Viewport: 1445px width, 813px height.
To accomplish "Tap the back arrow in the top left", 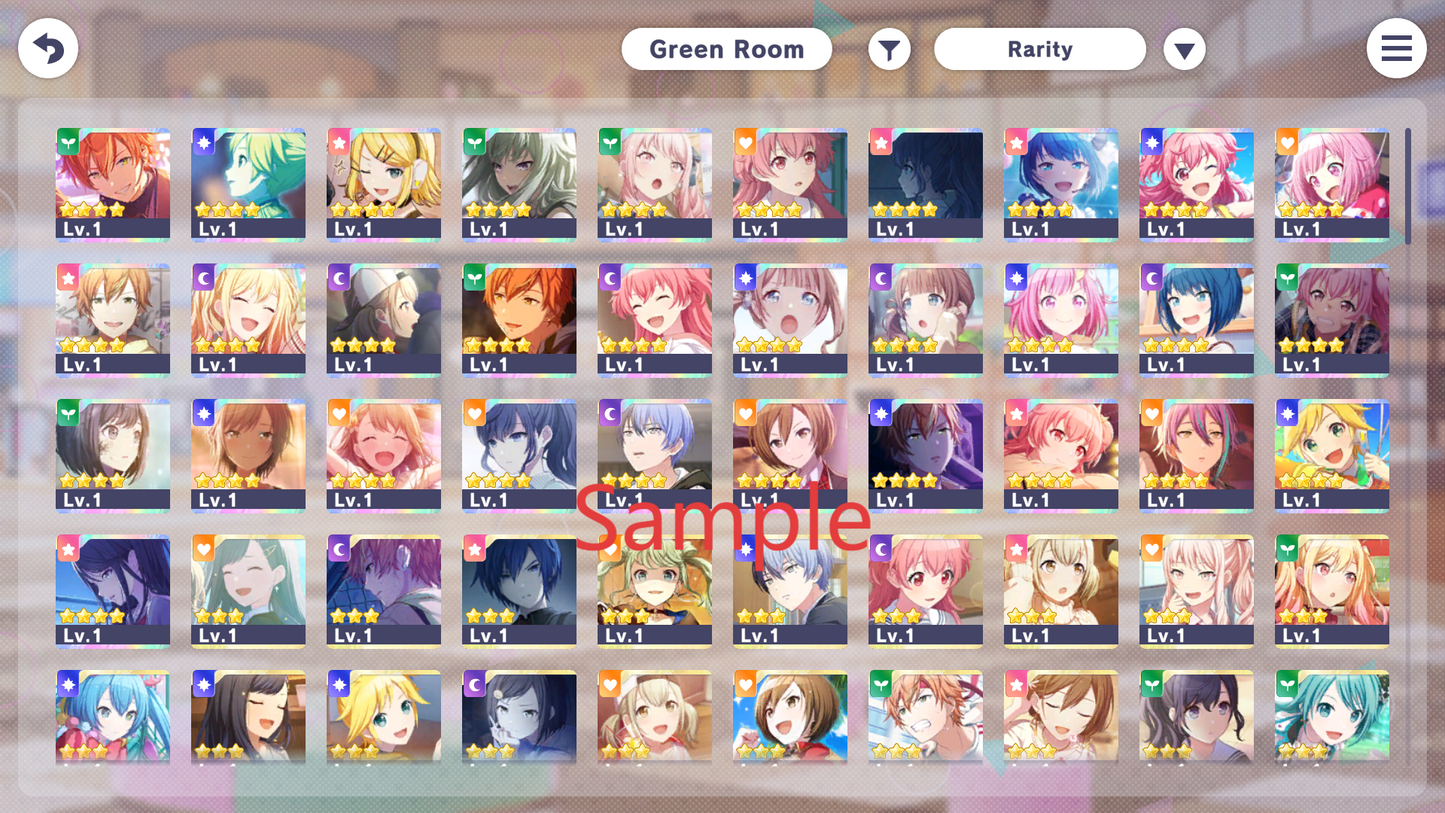I will coord(47,48).
